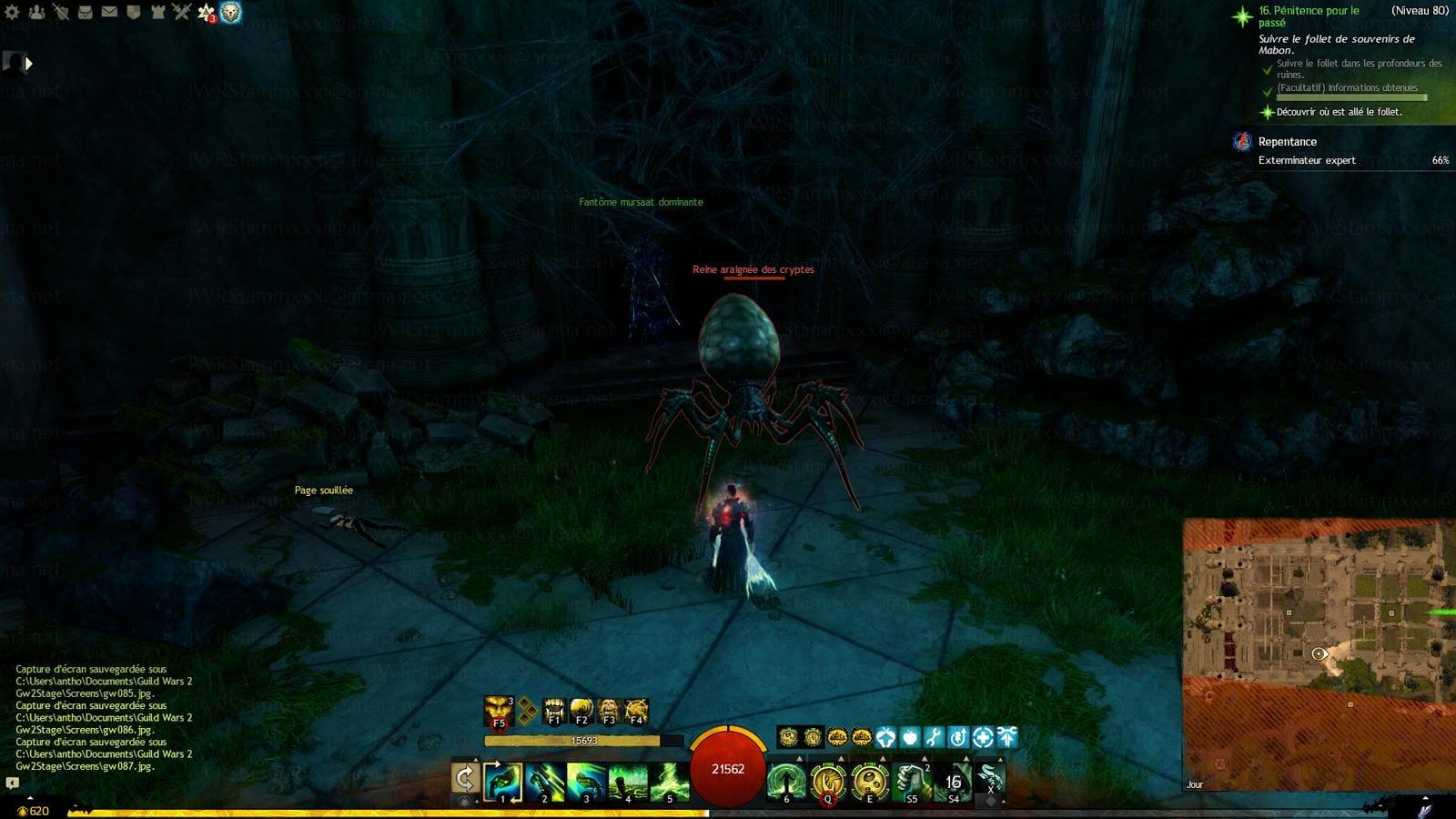Image resolution: width=1456 pixels, height=819 pixels.
Task: Activate the healing skill in slot 6
Action: [x=785, y=782]
